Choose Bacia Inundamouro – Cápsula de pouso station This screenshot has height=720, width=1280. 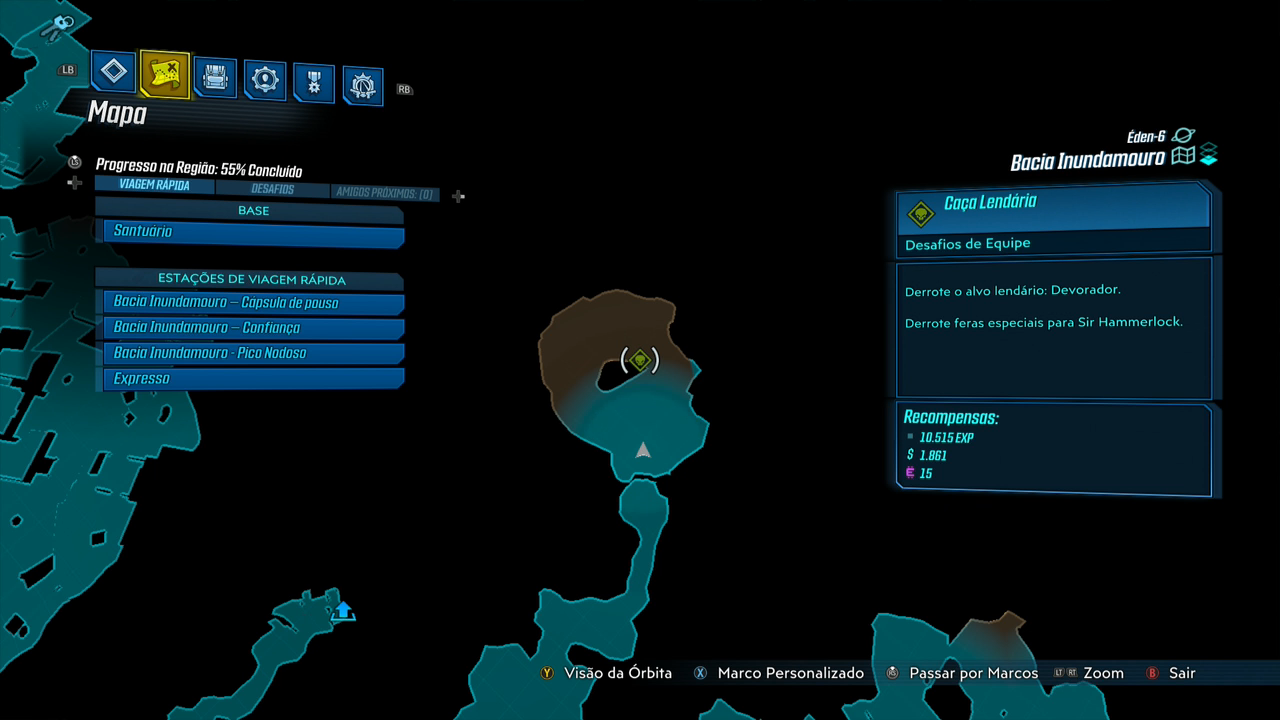(x=252, y=302)
